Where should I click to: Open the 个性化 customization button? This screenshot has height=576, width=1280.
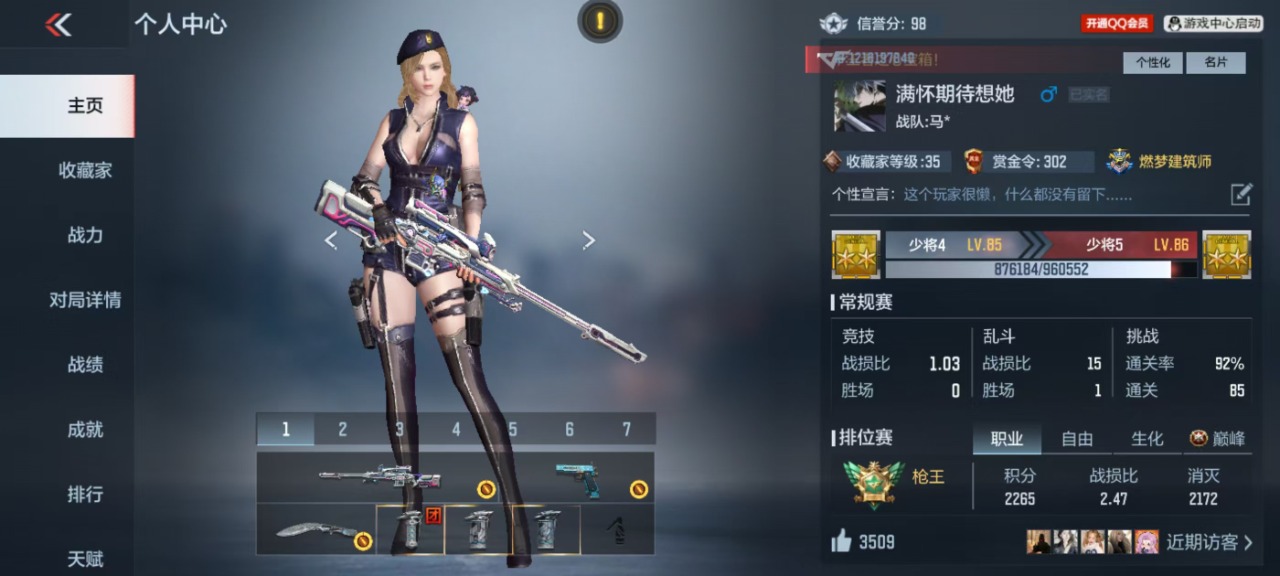(1152, 62)
